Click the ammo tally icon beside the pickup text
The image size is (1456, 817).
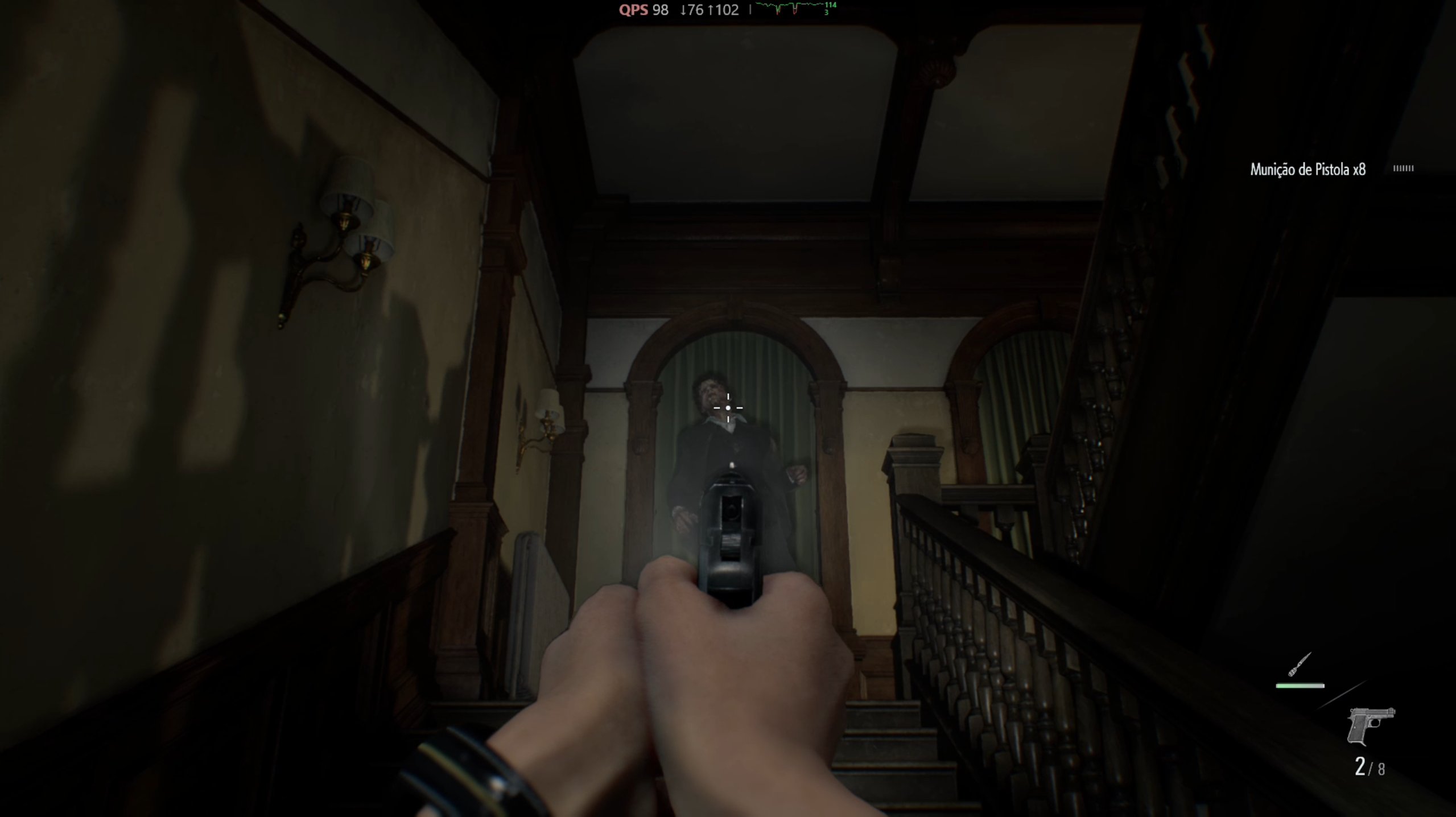pyautogui.click(x=1404, y=168)
